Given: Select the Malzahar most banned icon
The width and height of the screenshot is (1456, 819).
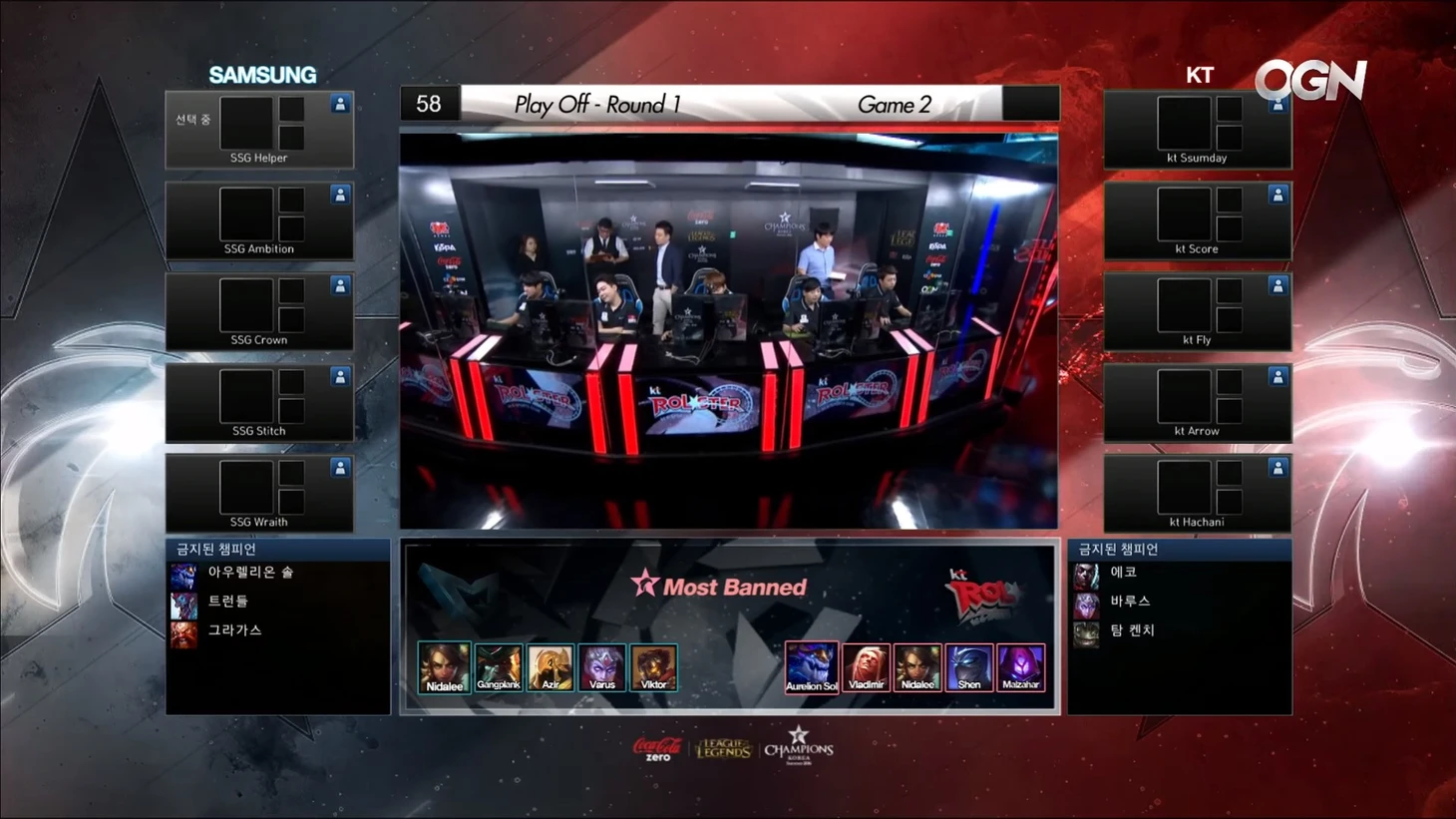Looking at the screenshot, I should point(1021,666).
